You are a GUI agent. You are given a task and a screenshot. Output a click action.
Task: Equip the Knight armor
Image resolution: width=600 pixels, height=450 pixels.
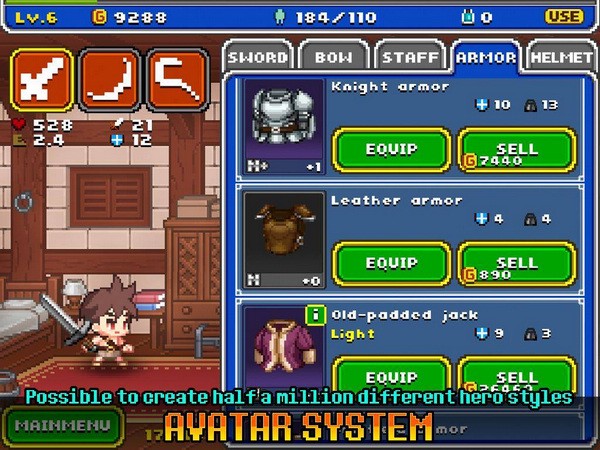pyautogui.click(x=391, y=149)
